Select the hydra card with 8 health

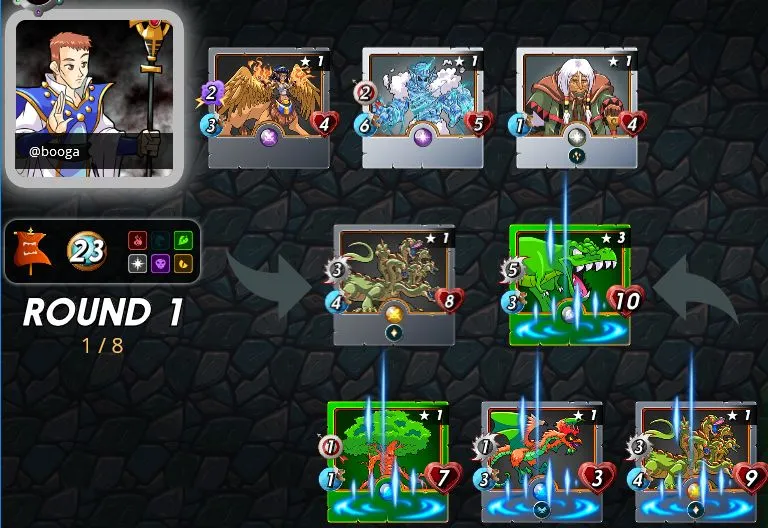pyautogui.click(x=393, y=280)
